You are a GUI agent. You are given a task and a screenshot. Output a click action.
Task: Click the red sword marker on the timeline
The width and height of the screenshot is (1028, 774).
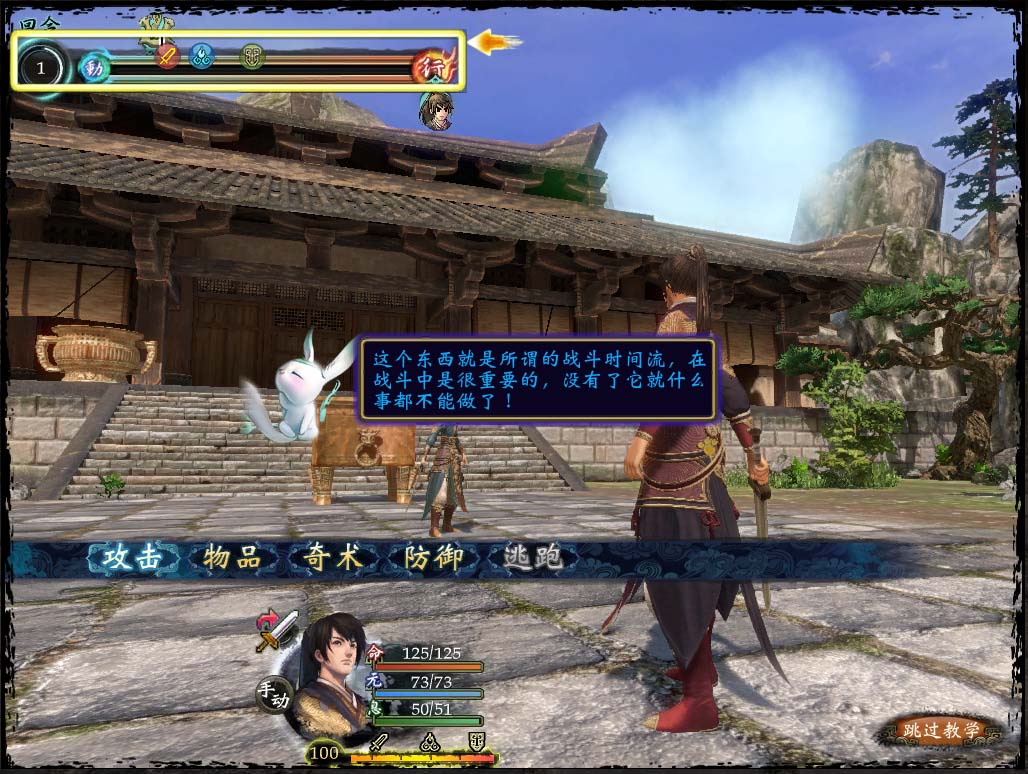[x=168, y=55]
